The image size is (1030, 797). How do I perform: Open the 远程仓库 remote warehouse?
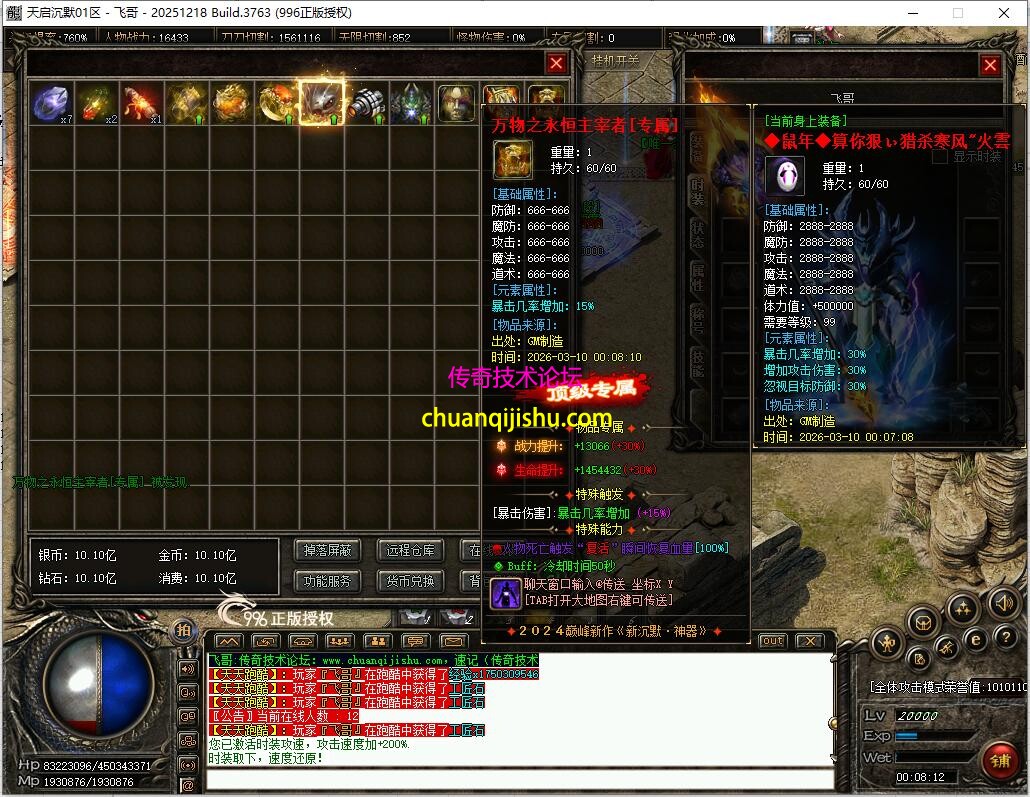tap(410, 550)
